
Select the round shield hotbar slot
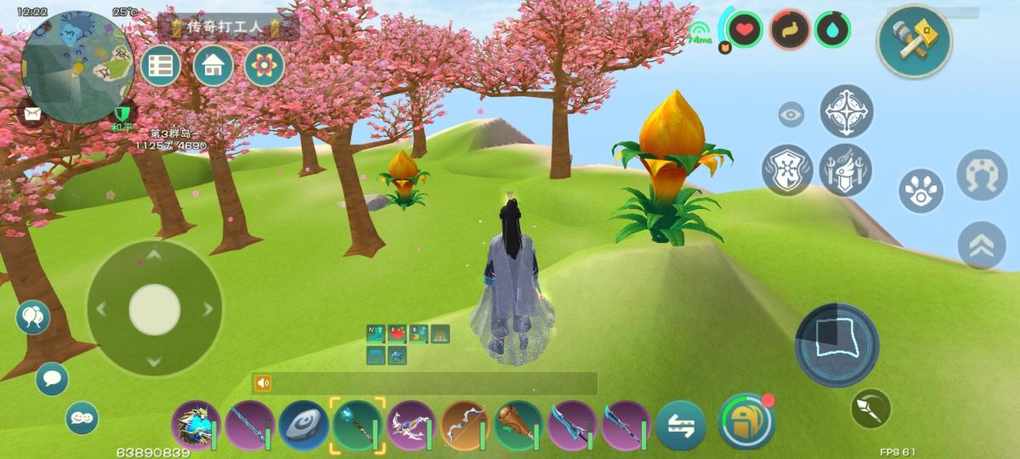pyautogui.click(x=304, y=425)
